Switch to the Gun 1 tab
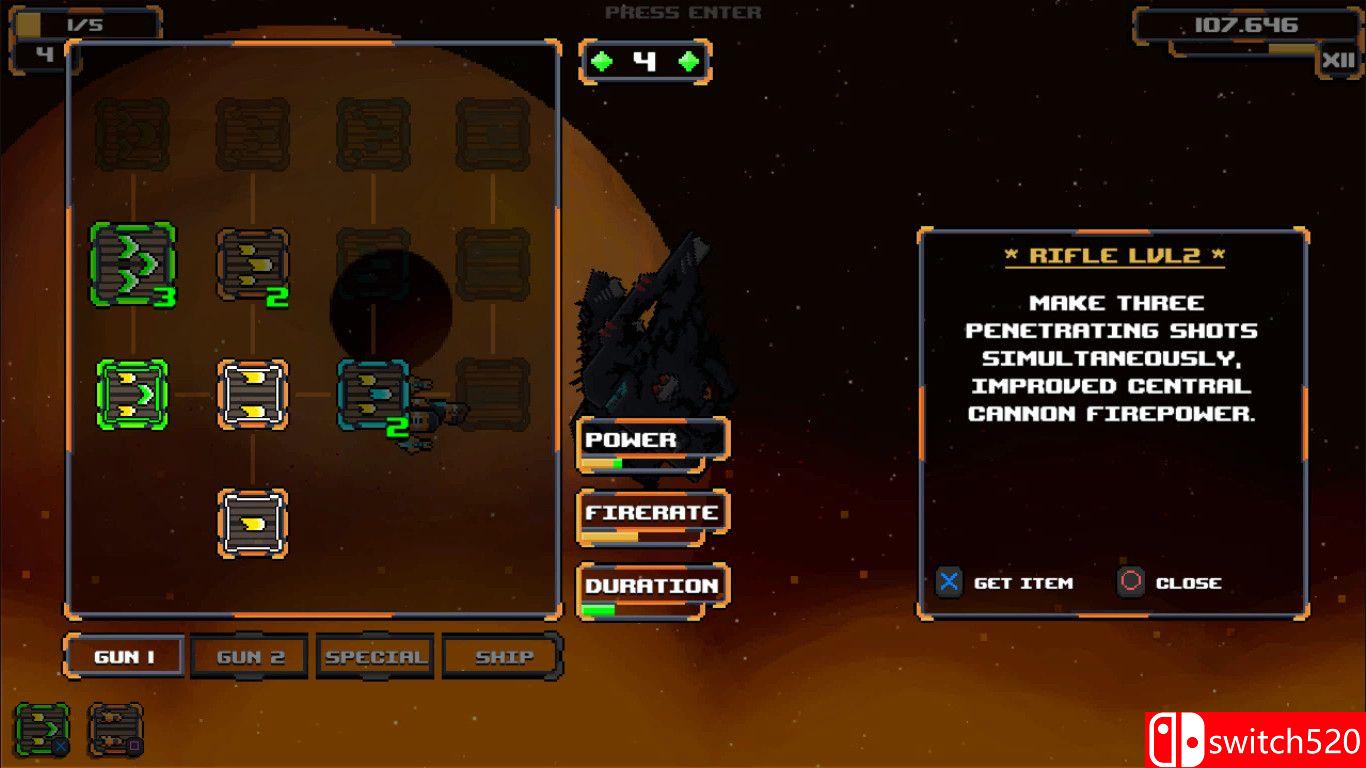 pyautogui.click(x=124, y=657)
